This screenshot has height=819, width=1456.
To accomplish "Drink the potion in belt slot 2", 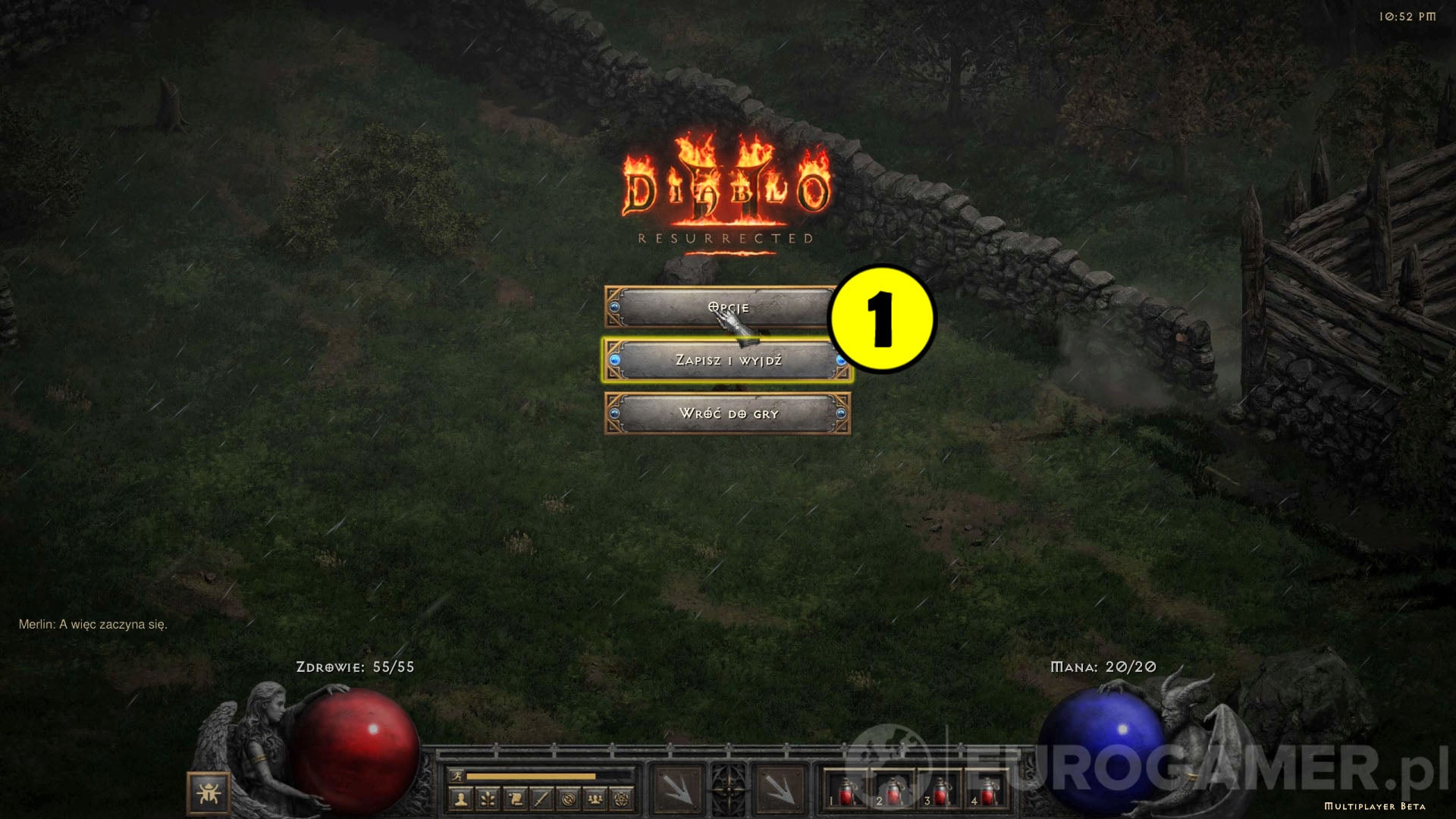I will pos(893,793).
